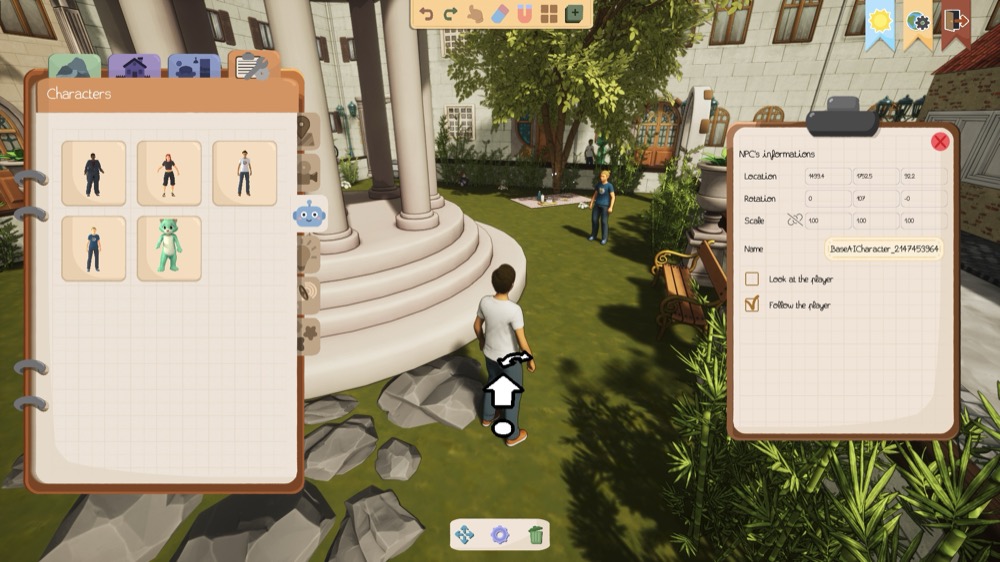This screenshot has height=562, width=1000.
Task: Click the undo arrow in top toolbar
Action: 427,14
